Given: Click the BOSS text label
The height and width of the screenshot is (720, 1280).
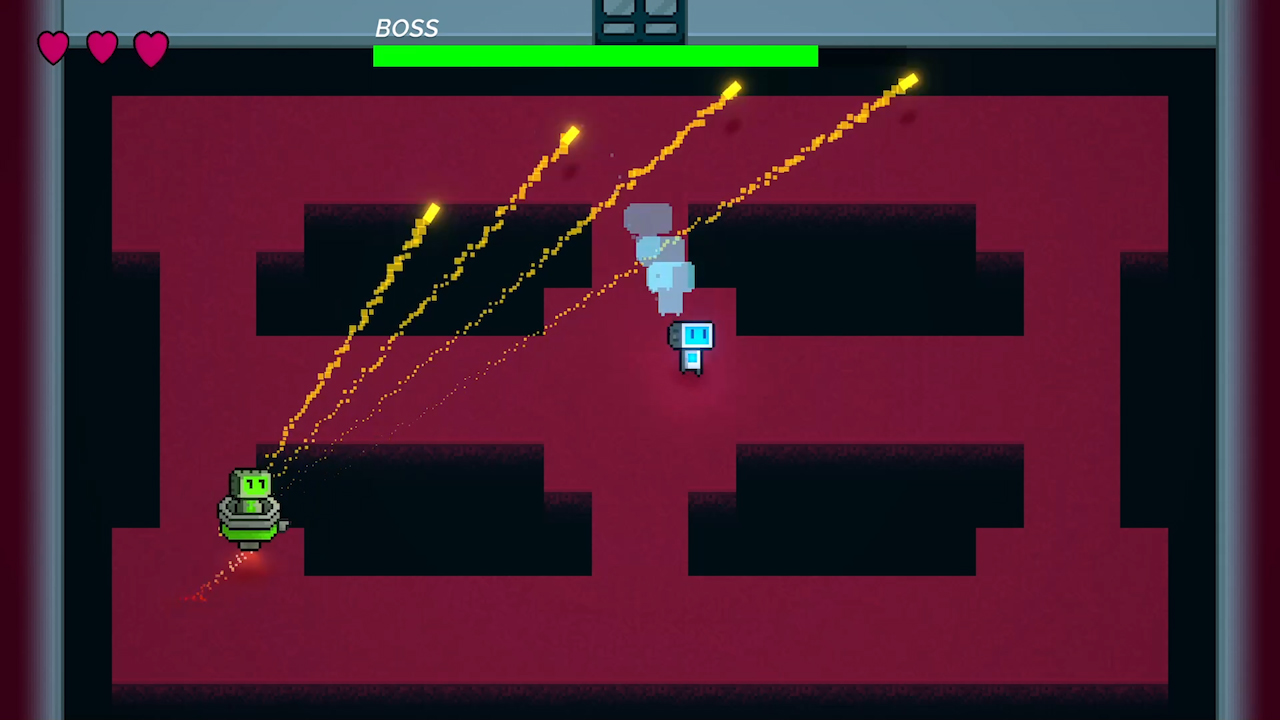Looking at the screenshot, I should [x=406, y=28].
